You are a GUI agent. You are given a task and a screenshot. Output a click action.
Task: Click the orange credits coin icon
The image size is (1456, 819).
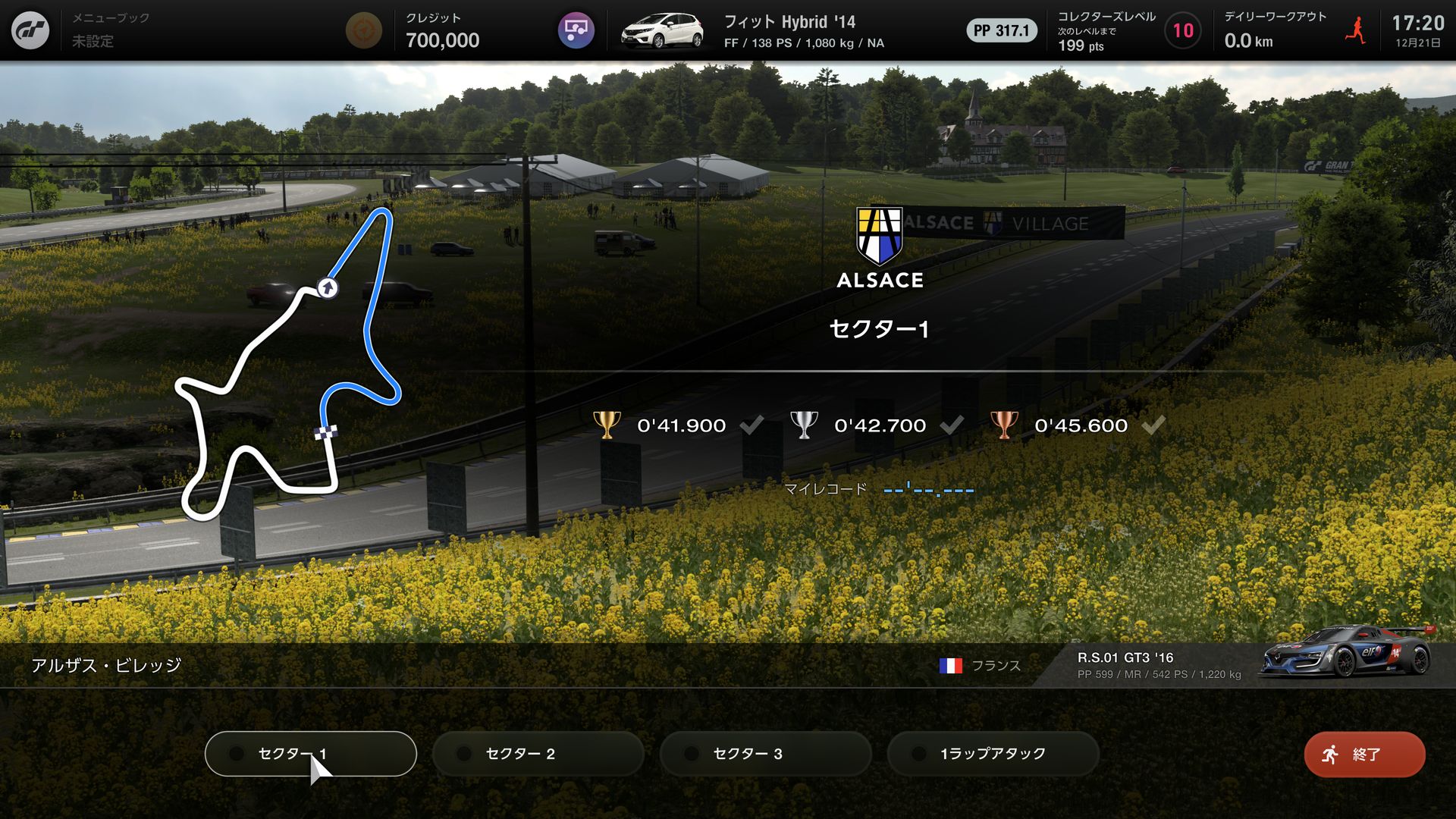pos(363,30)
